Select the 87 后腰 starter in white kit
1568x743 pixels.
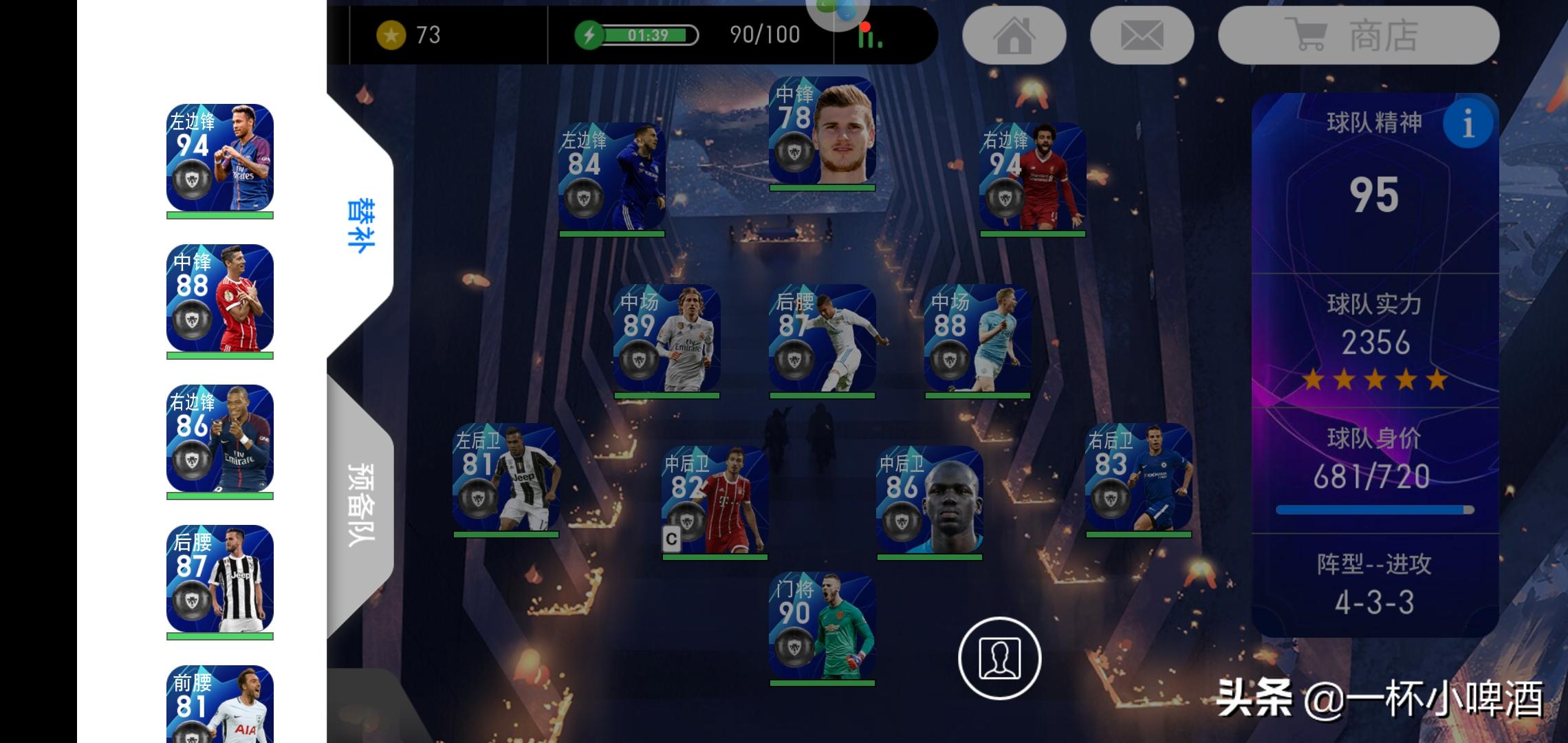(822, 338)
